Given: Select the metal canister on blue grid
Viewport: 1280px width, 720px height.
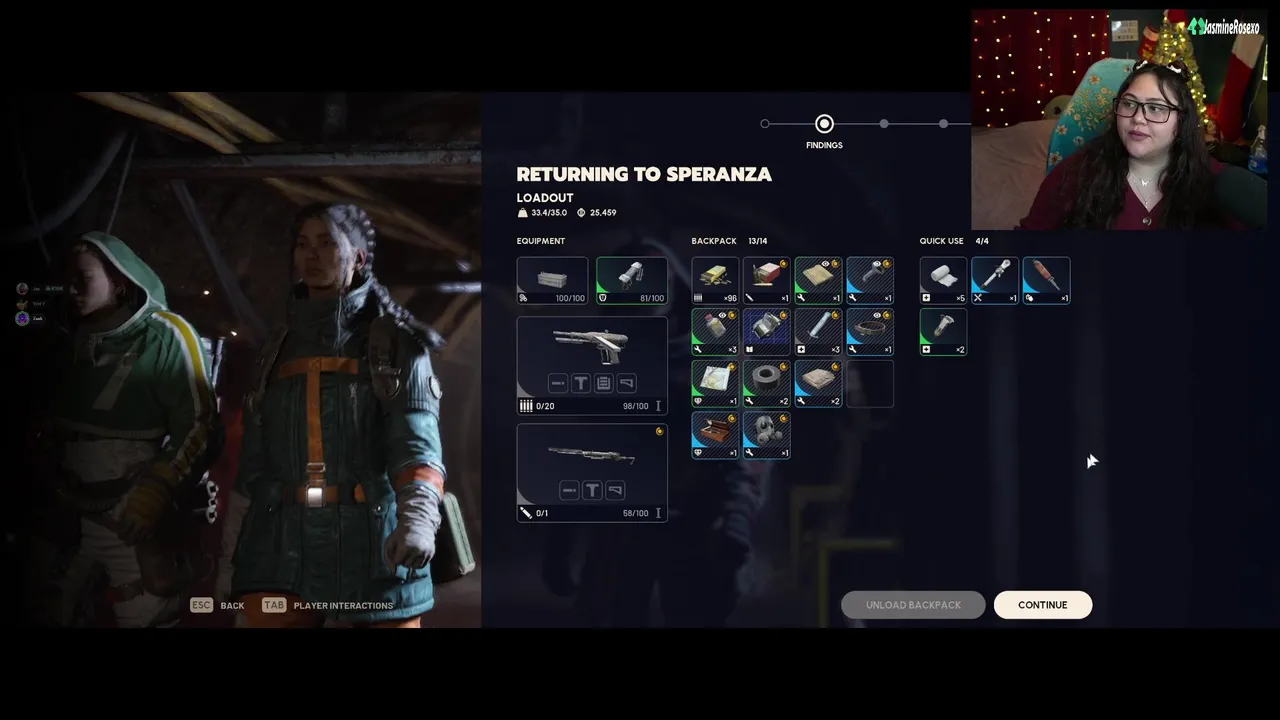Looking at the screenshot, I should tap(767, 332).
